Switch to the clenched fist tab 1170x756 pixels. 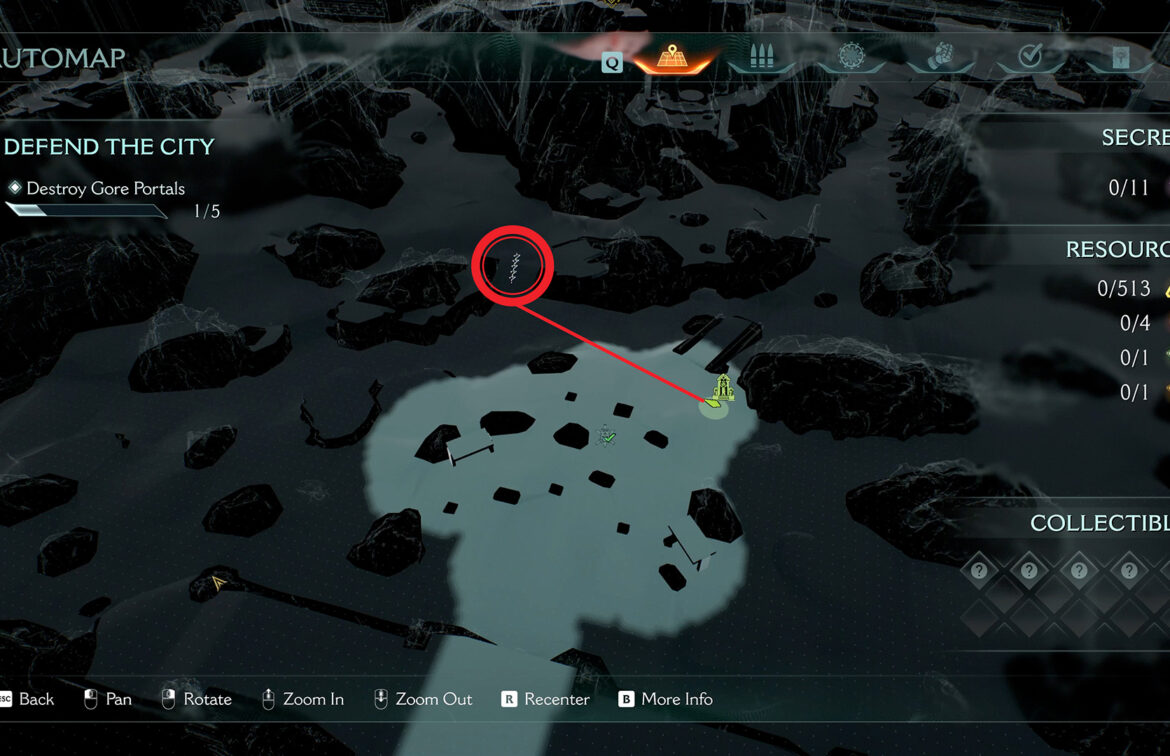(x=942, y=58)
